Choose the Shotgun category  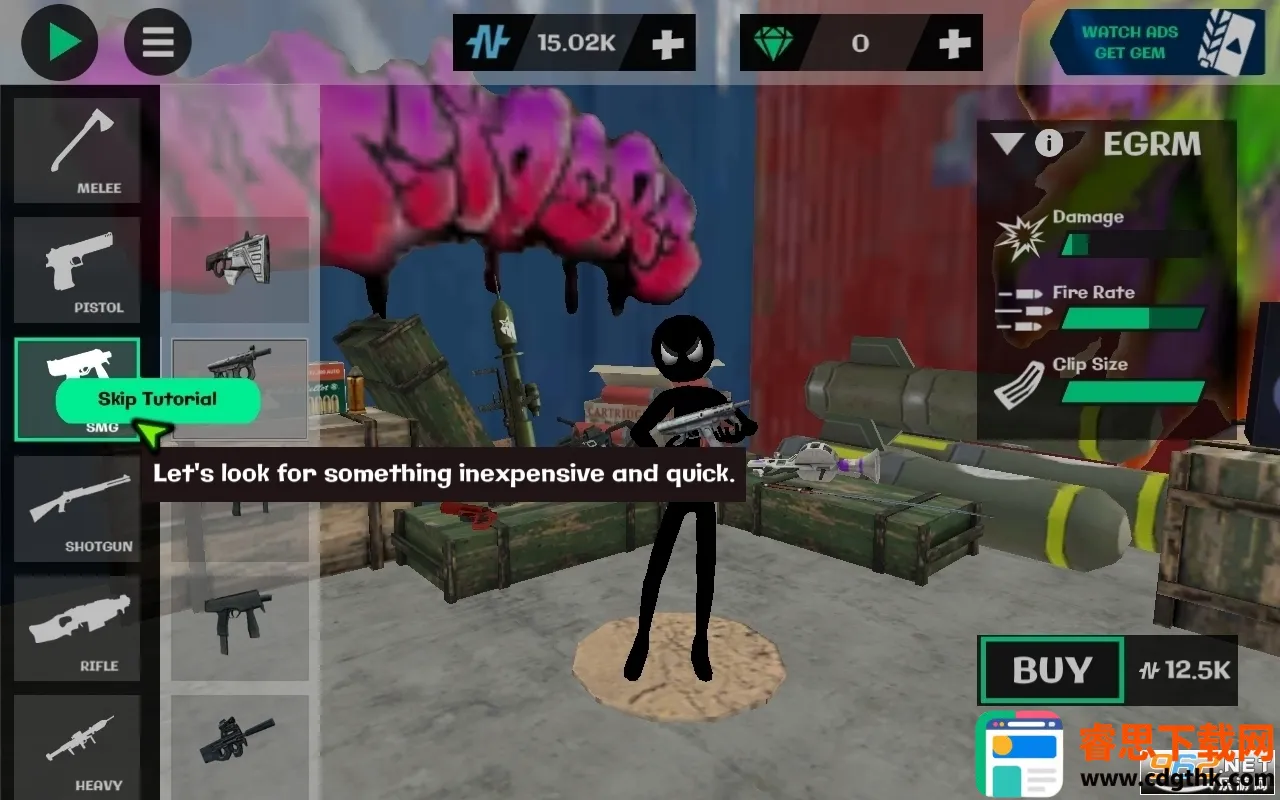[x=77, y=509]
